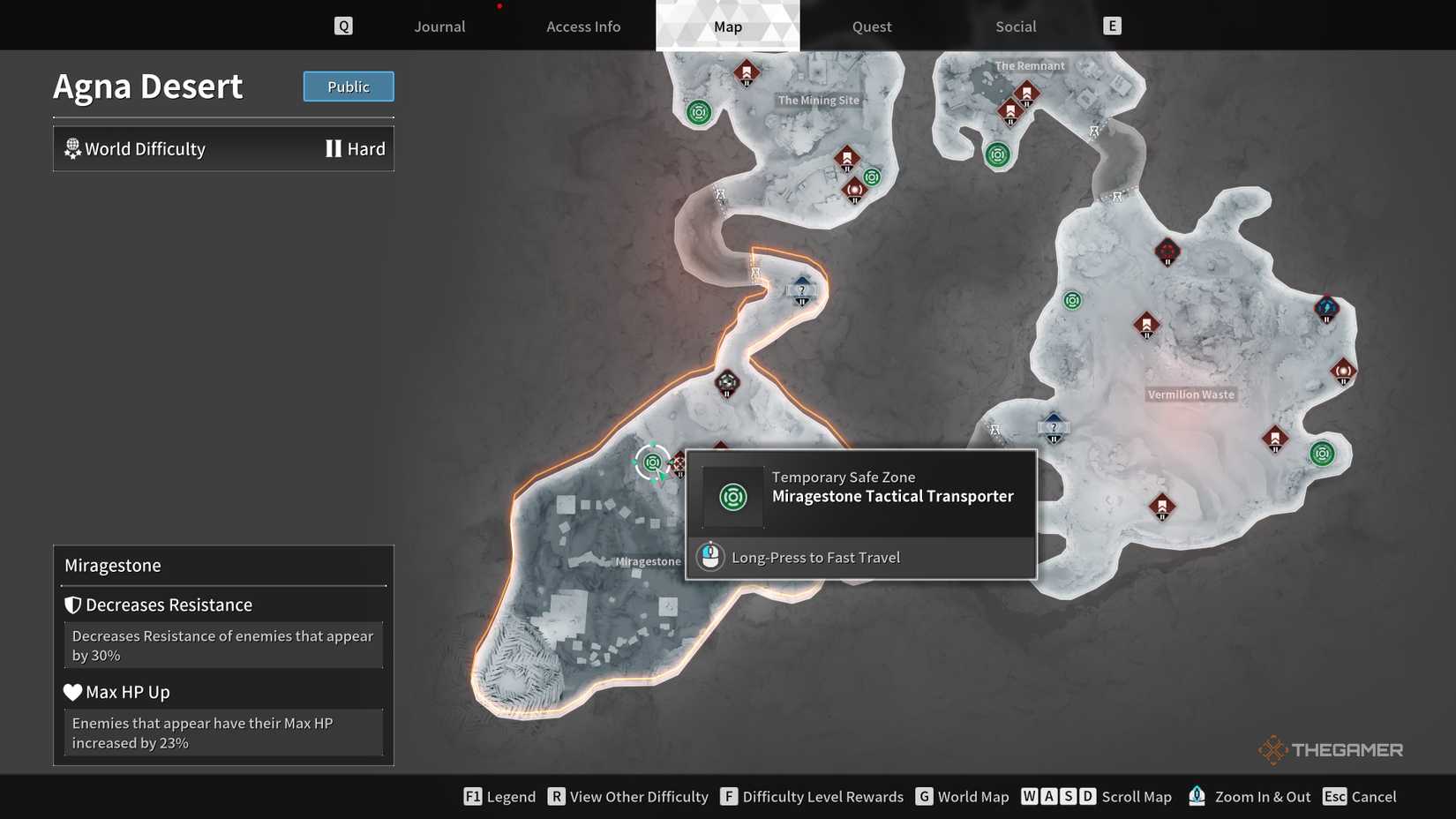Screen dimensions: 1456x819
Task: Click the Long-Press to Fast Travel prompt
Action: pos(815,557)
